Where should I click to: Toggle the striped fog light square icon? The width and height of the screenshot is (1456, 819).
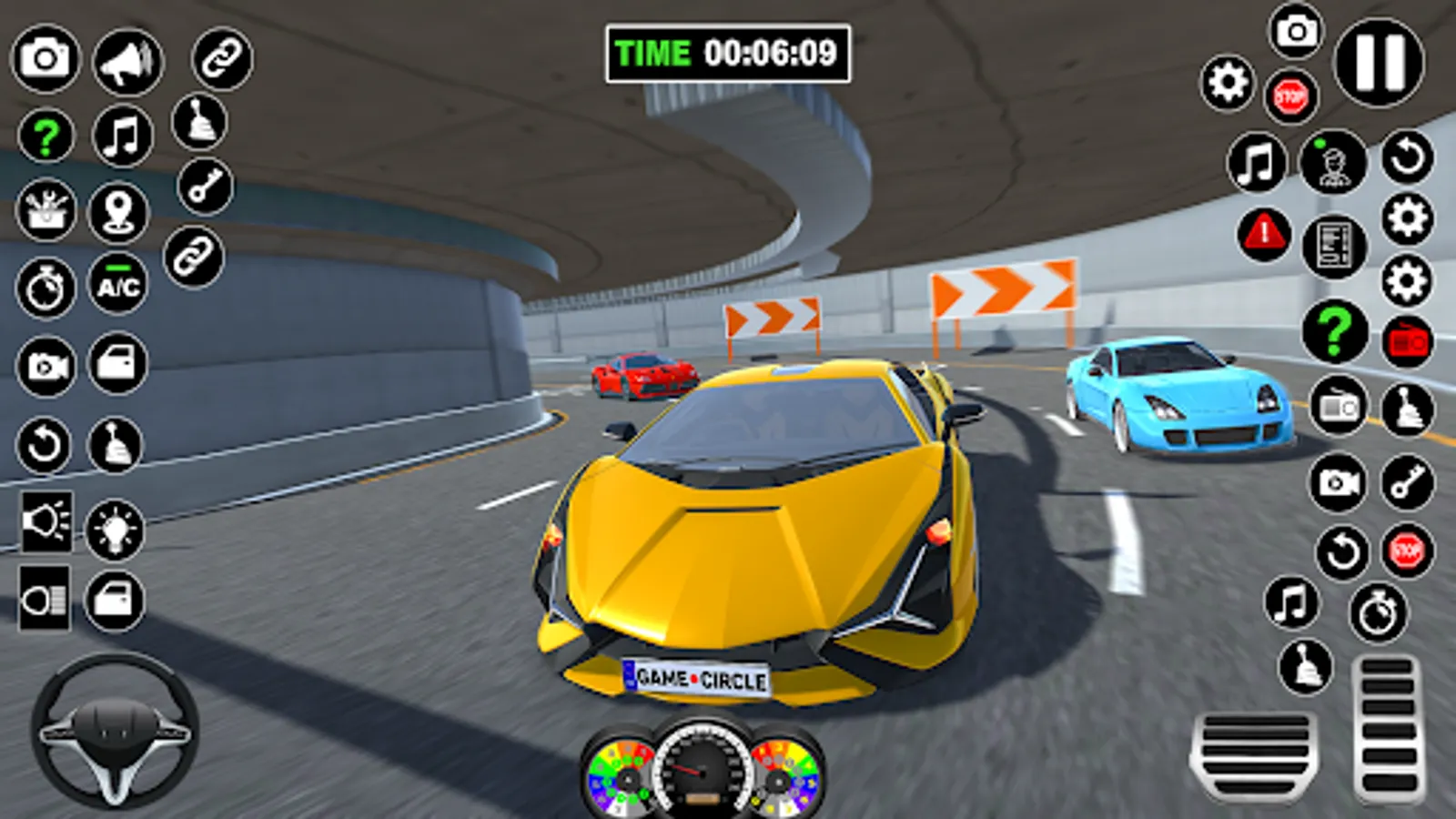[x=44, y=599]
